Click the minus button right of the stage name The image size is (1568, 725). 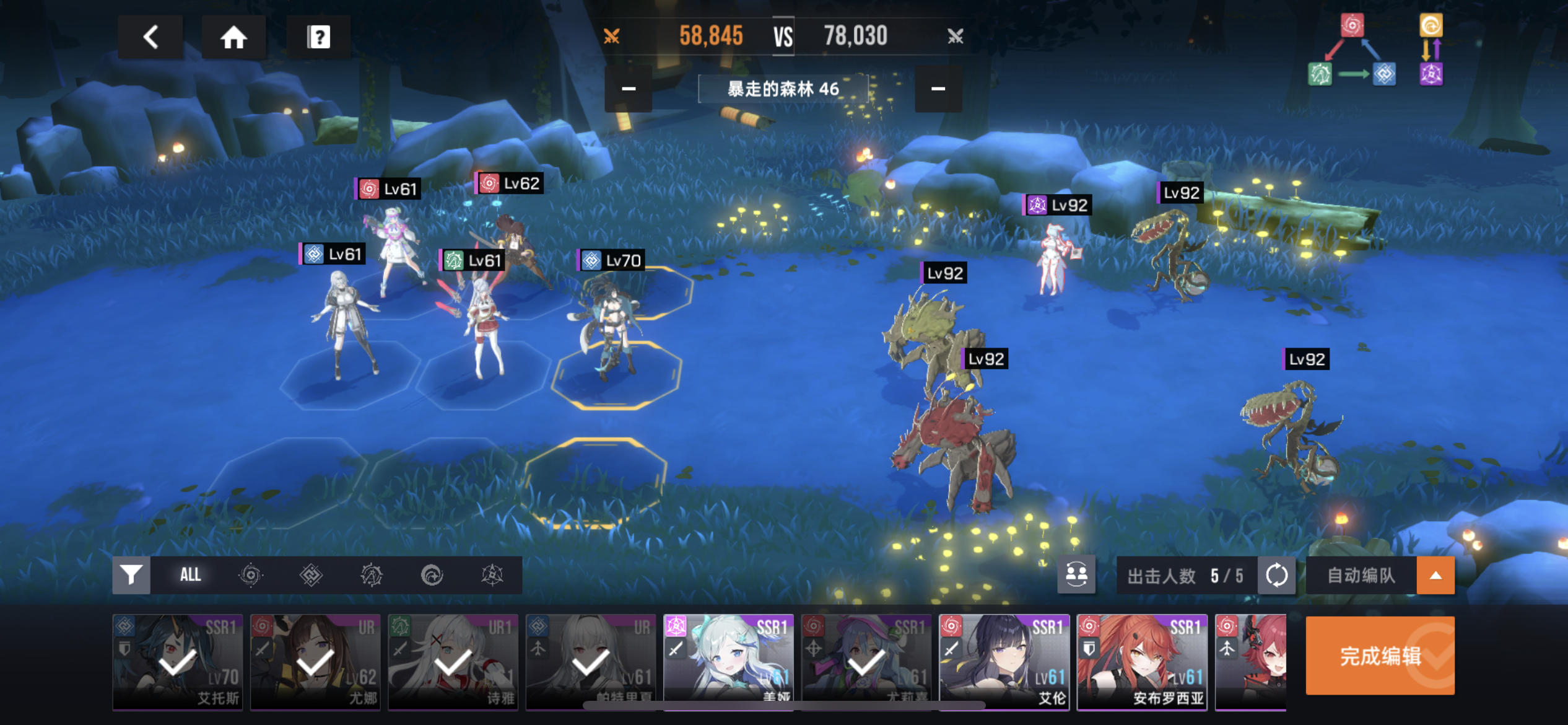point(938,89)
